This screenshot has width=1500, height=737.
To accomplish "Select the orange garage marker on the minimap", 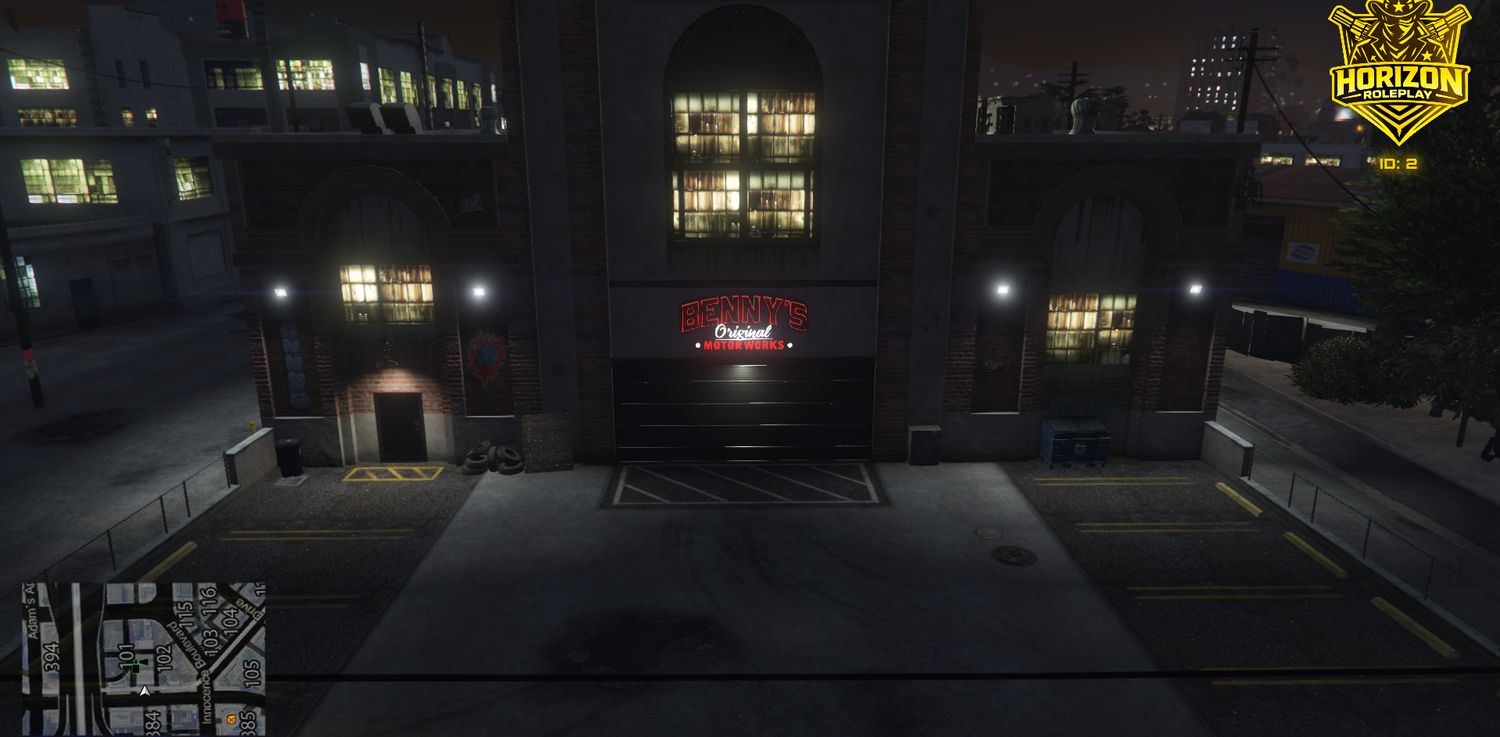I will click(x=231, y=720).
